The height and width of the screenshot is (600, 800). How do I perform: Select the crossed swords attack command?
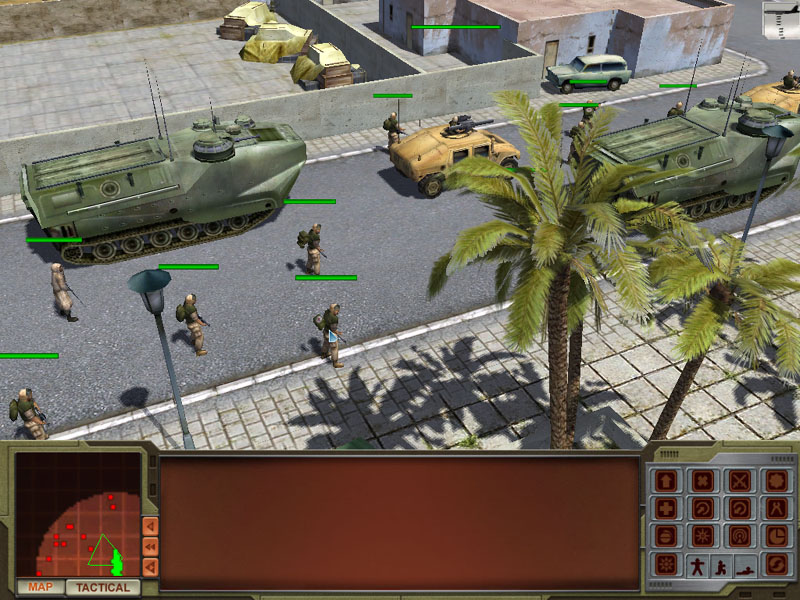(740, 481)
